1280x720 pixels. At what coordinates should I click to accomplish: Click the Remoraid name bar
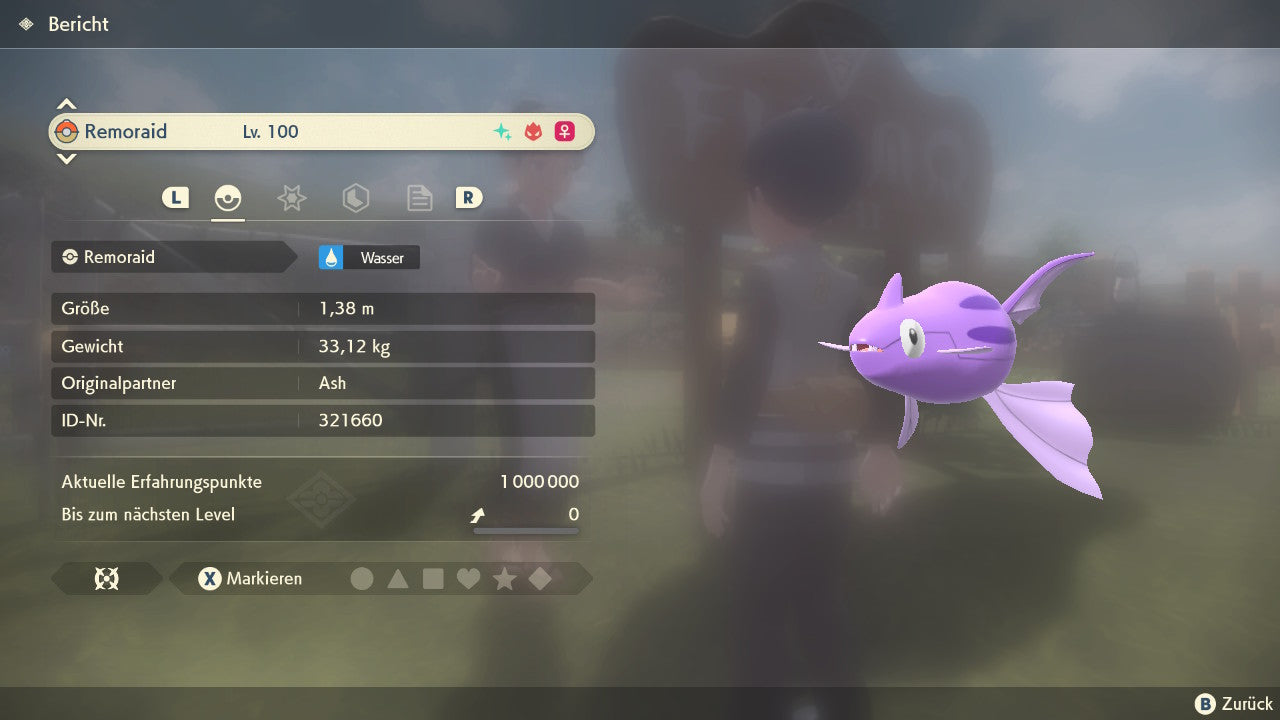[321, 131]
